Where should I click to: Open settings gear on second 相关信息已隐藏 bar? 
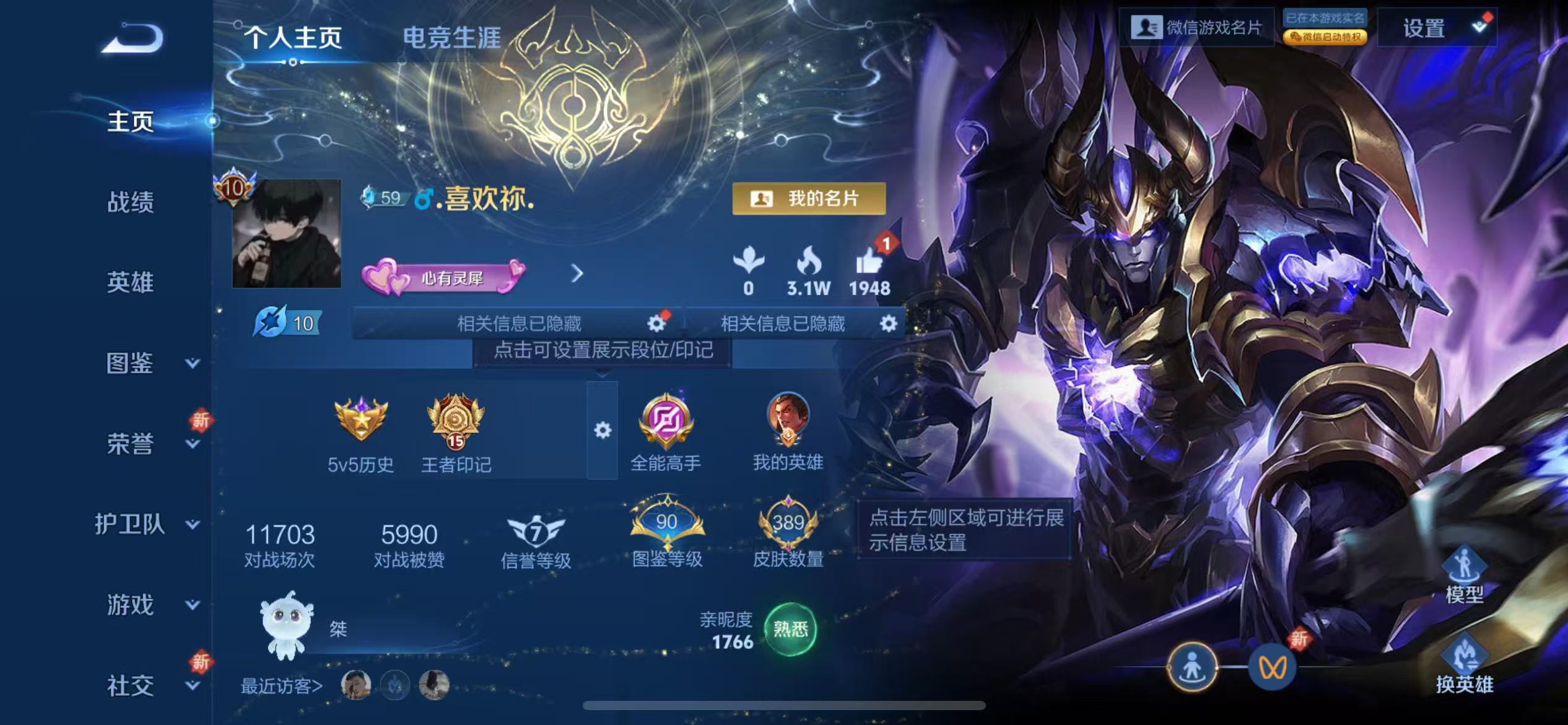tap(887, 323)
